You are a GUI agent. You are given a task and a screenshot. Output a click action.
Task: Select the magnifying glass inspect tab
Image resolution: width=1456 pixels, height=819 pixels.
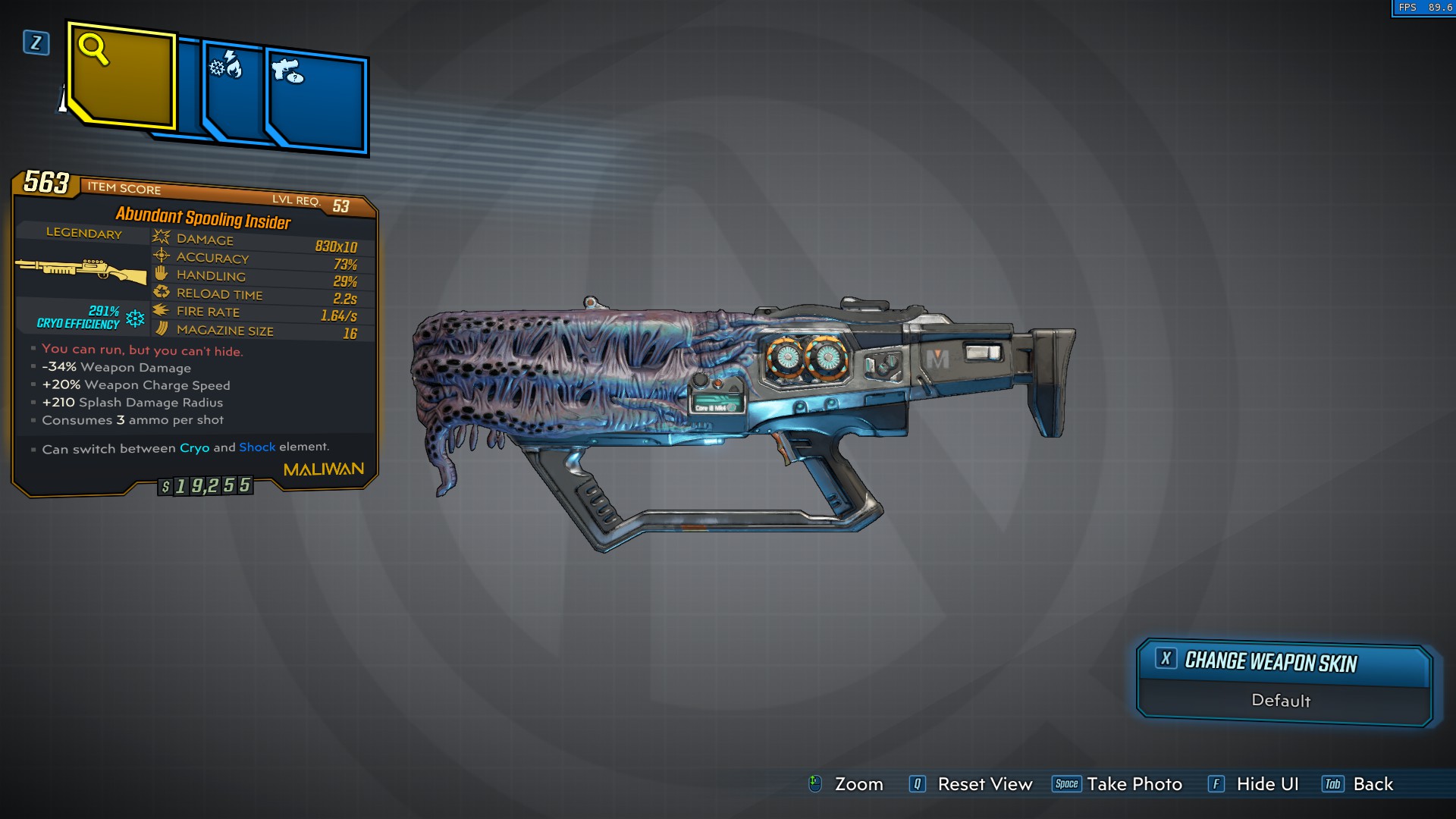coord(123,76)
